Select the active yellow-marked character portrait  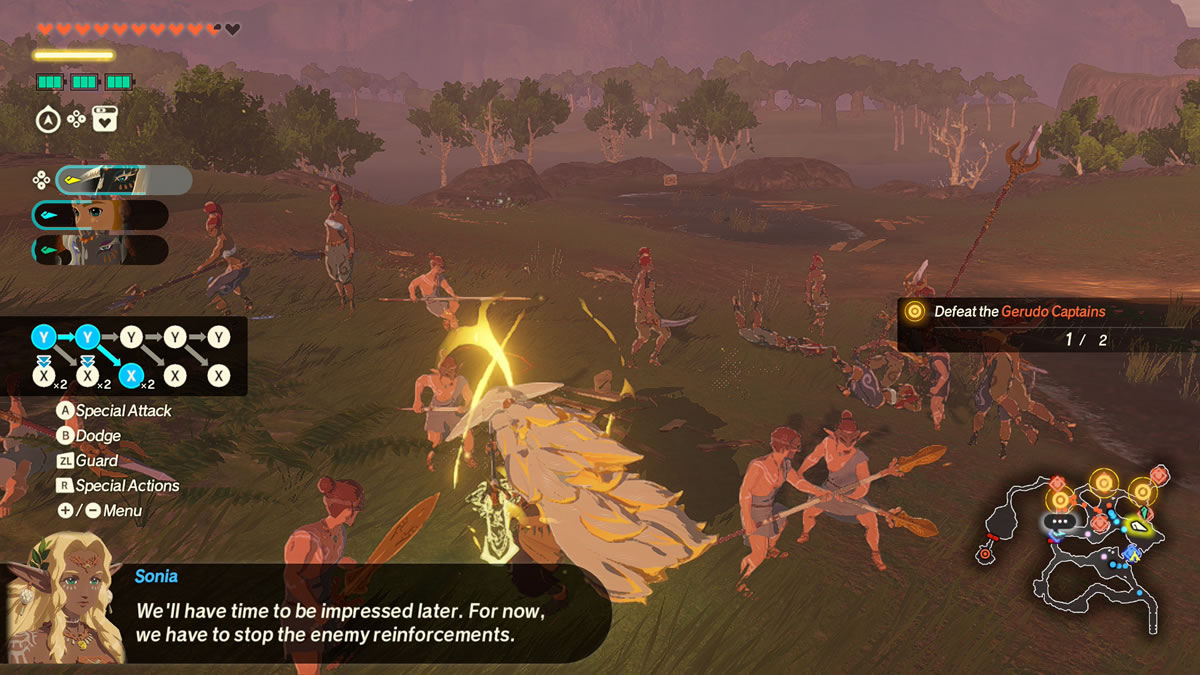[122, 180]
